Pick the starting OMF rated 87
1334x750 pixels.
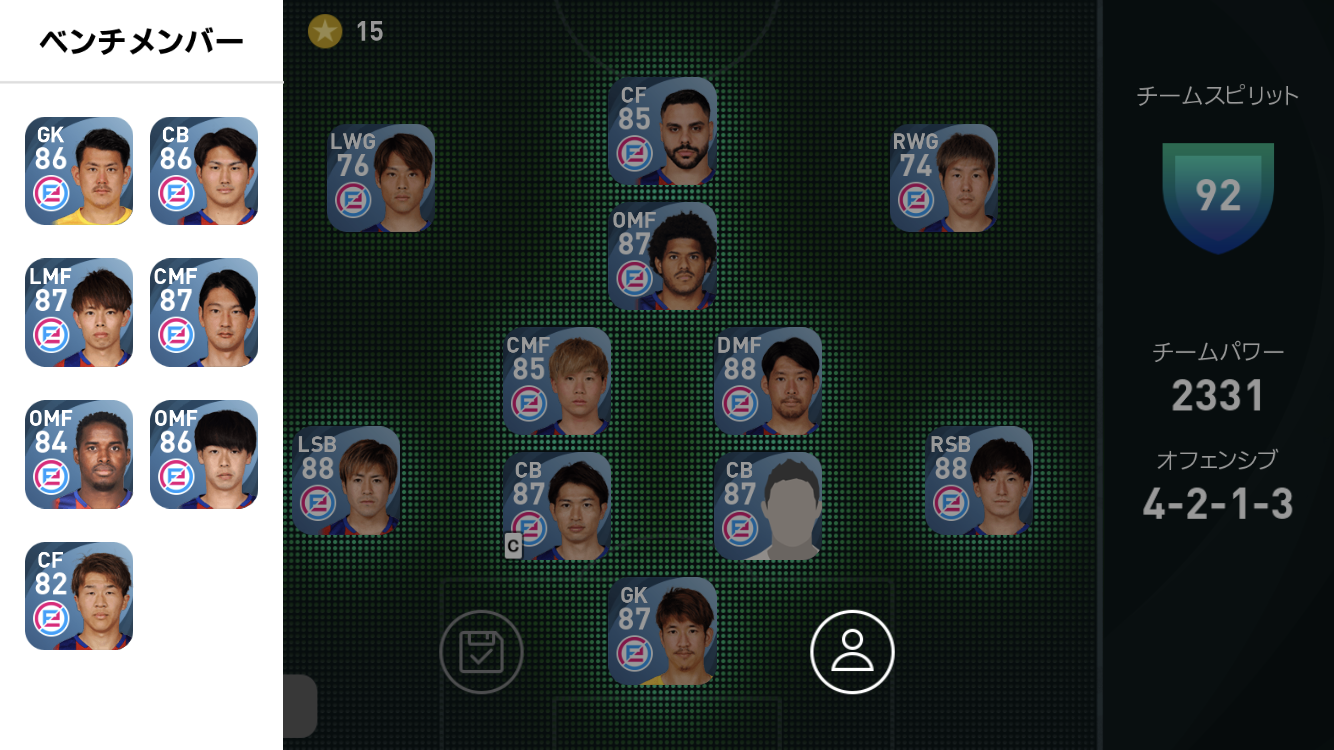[662, 256]
